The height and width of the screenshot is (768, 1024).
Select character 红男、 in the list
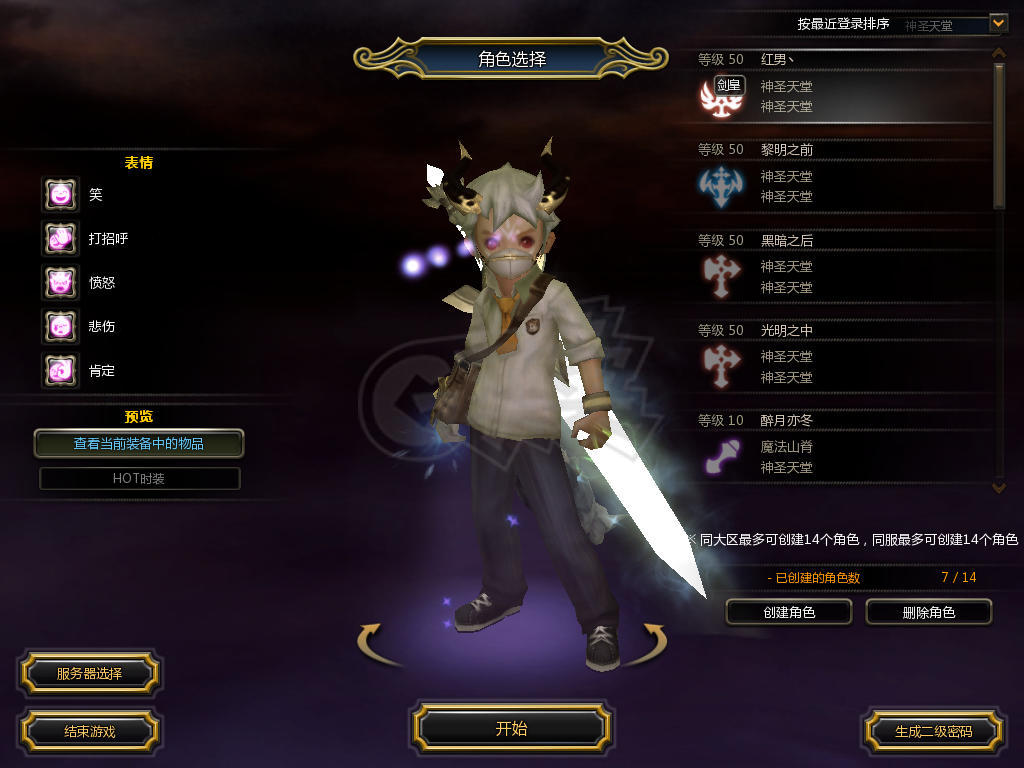[x=840, y=87]
